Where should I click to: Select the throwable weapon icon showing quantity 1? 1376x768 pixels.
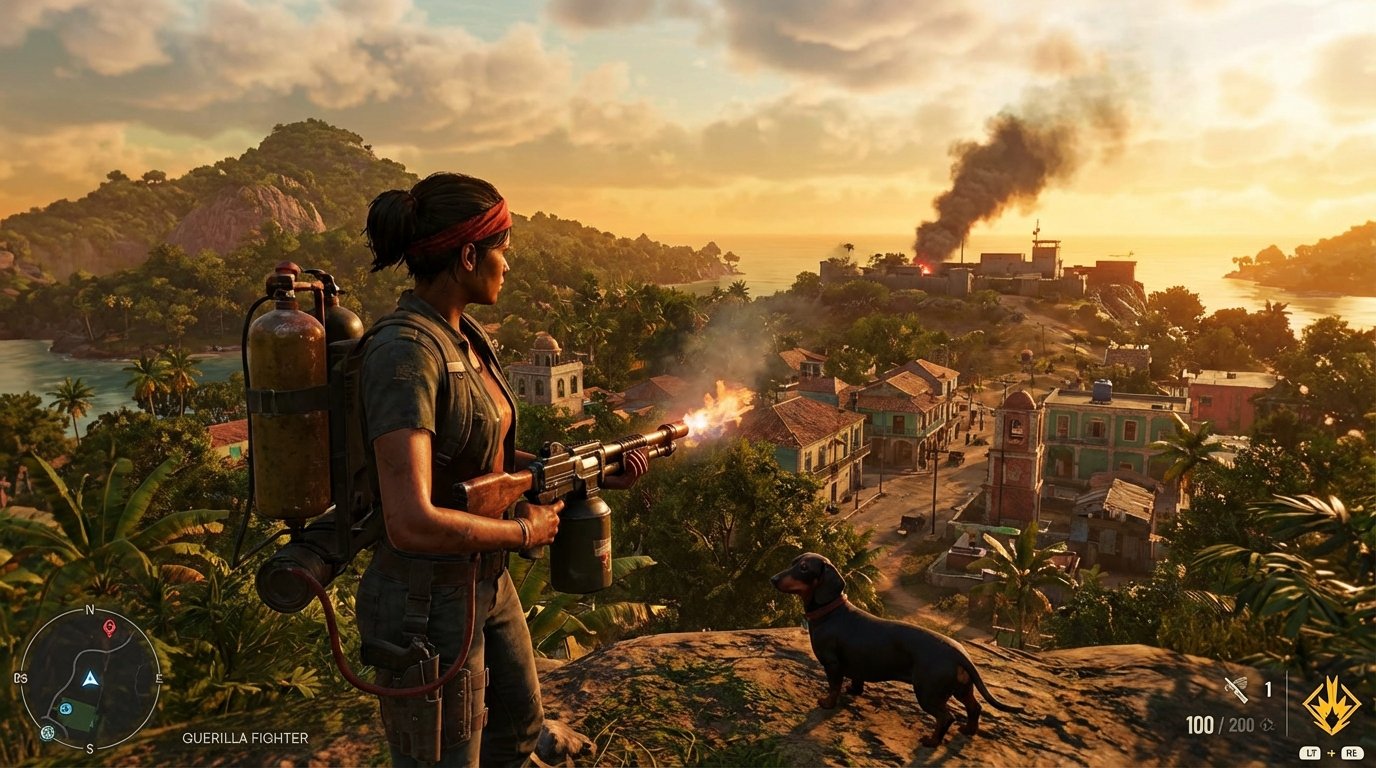tap(1237, 689)
